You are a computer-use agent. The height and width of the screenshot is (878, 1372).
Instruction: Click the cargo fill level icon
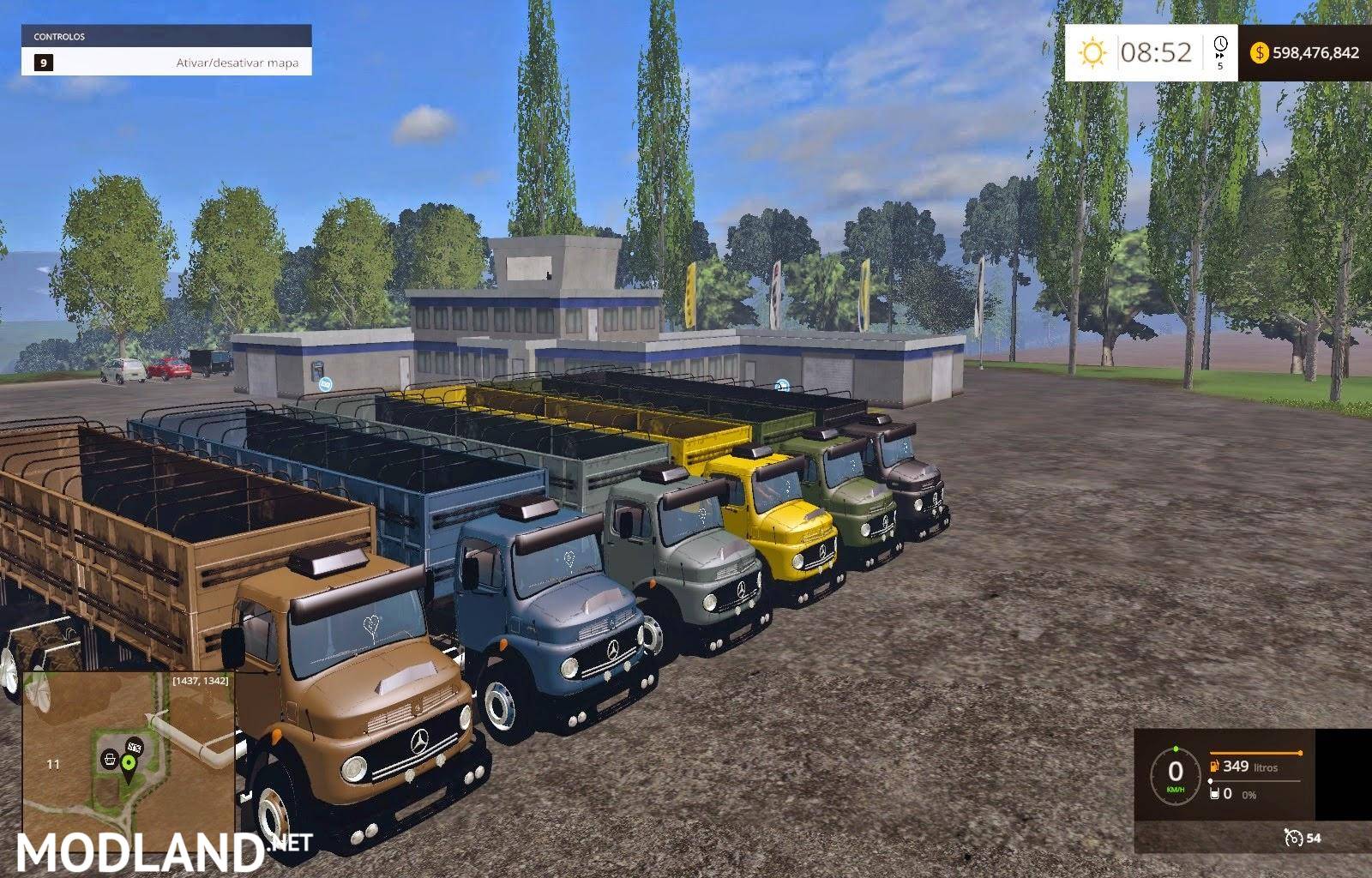(x=1214, y=794)
